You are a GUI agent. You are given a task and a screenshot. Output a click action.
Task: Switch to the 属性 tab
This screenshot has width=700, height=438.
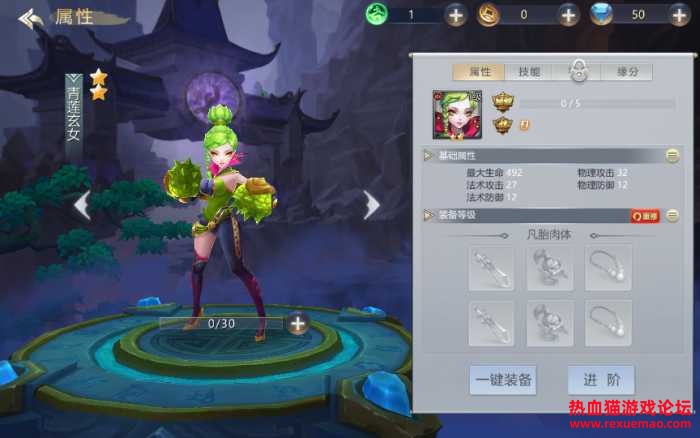[x=479, y=72]
